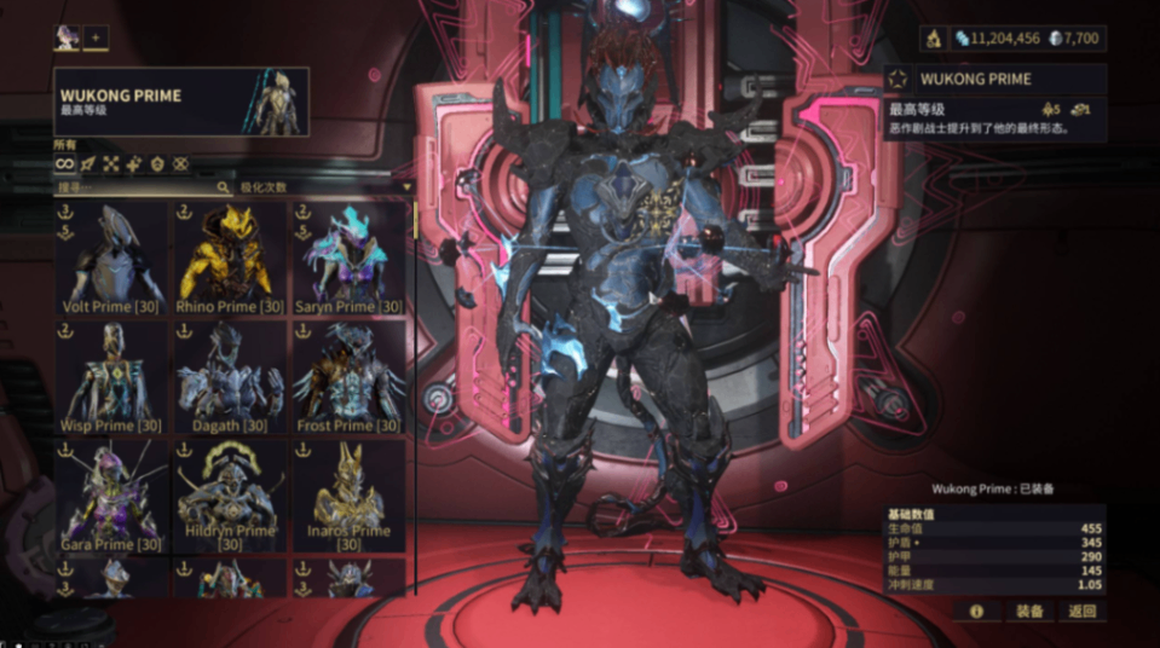This screenshot has height=648, width=1160.
Task: Click the 装备 (Equip) button
Action: coord(1029,611)
